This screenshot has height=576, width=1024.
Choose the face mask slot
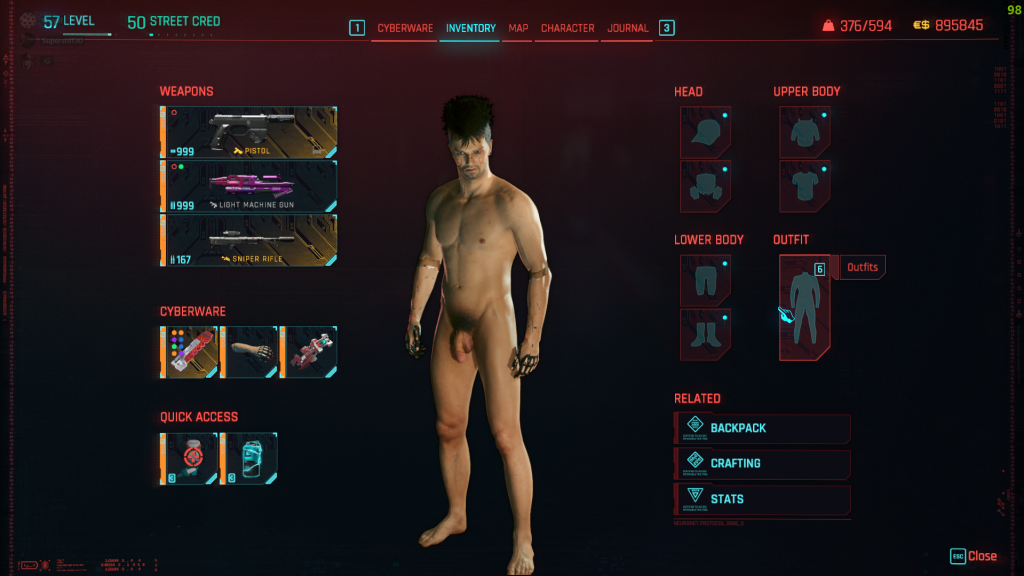coord(705,186)
